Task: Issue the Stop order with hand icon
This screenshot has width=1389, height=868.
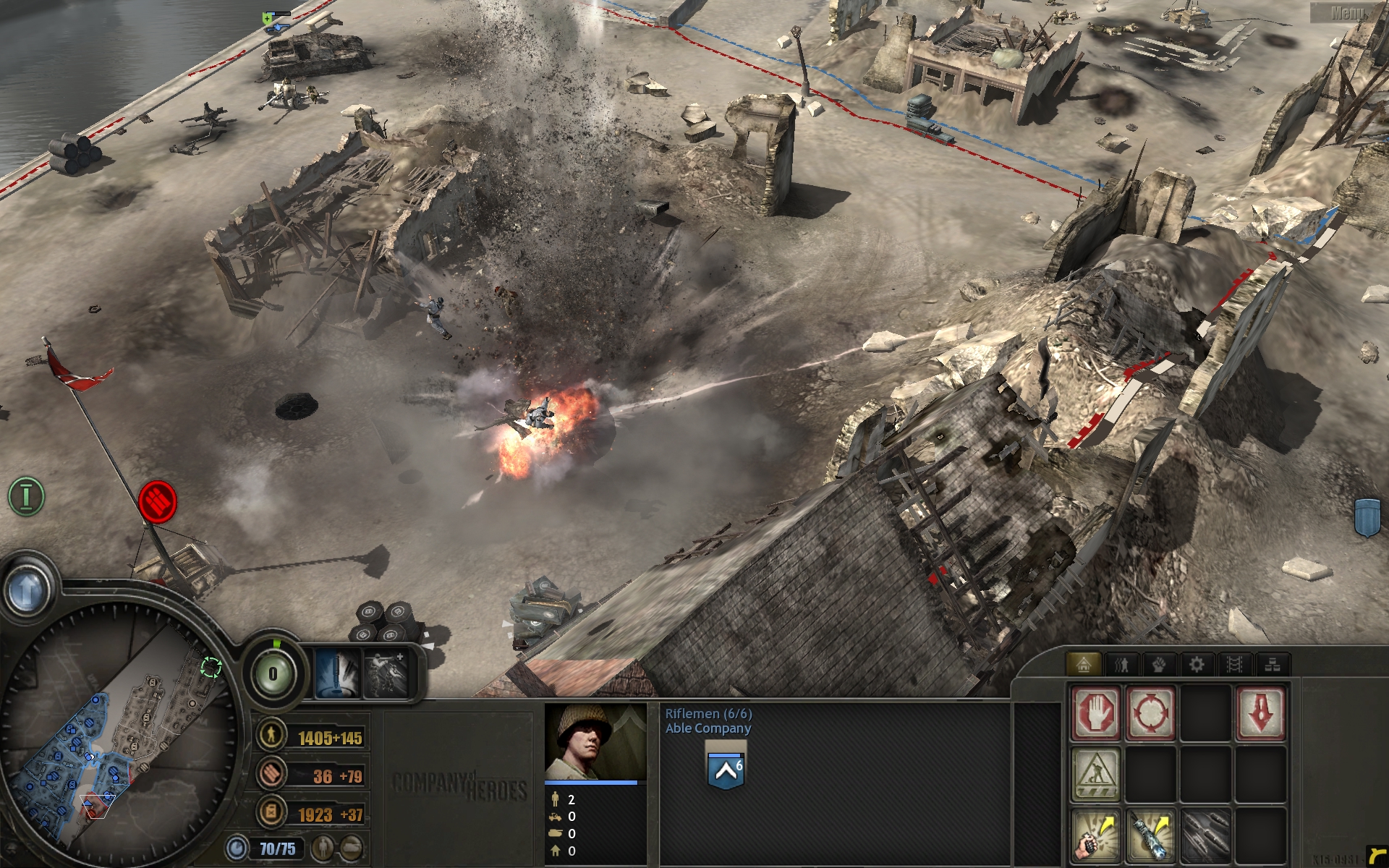Action: point(1096,713)
